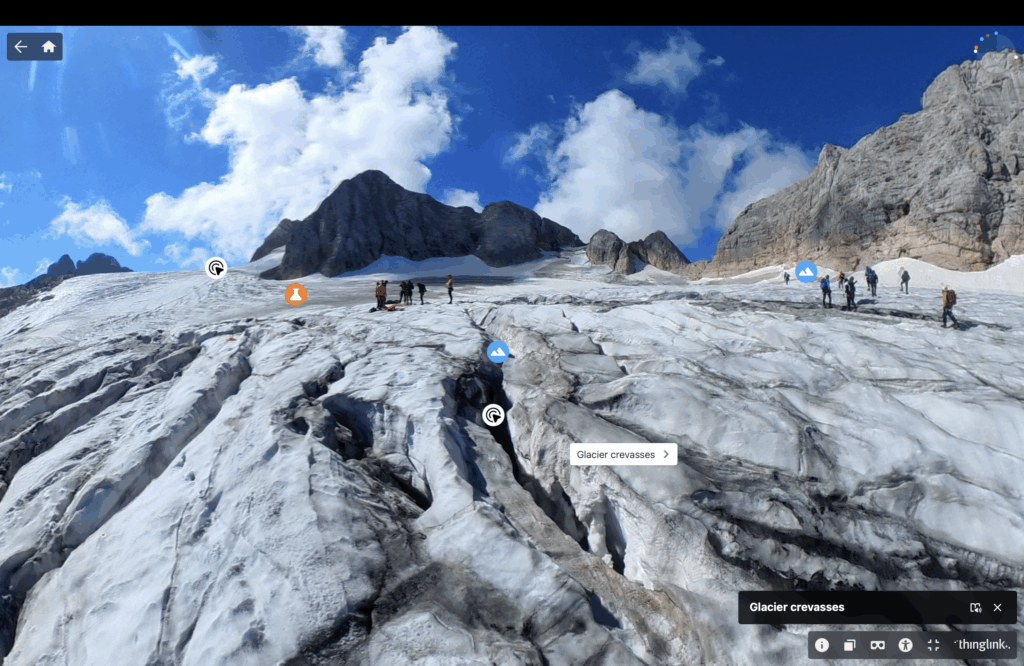1024x666 pixels.
Task: Enable VR headset mode
Action: (x=878, y=645)
